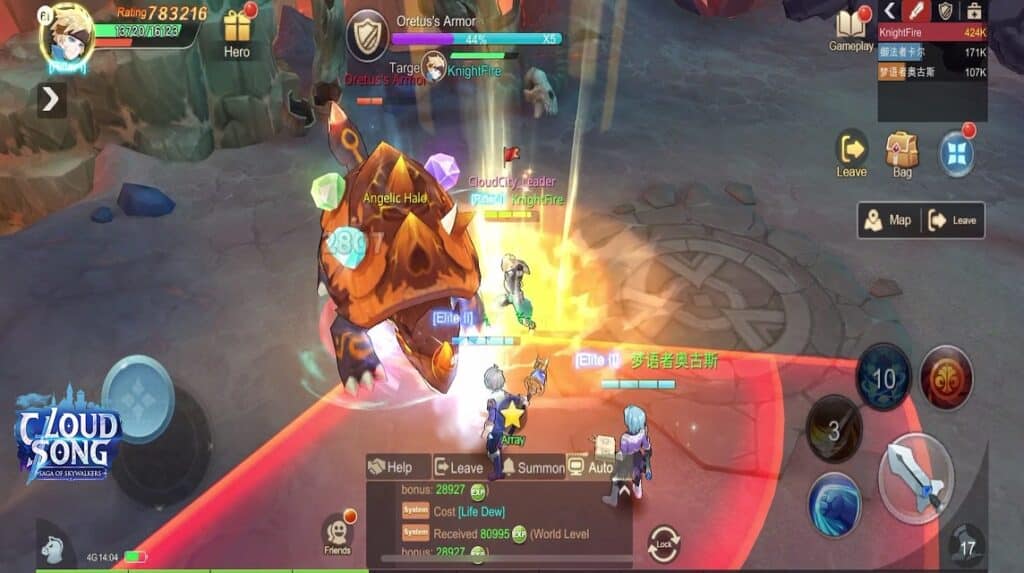Click the Help button above the chat
Screen dimensions: 1024x573
pos(390,467)
